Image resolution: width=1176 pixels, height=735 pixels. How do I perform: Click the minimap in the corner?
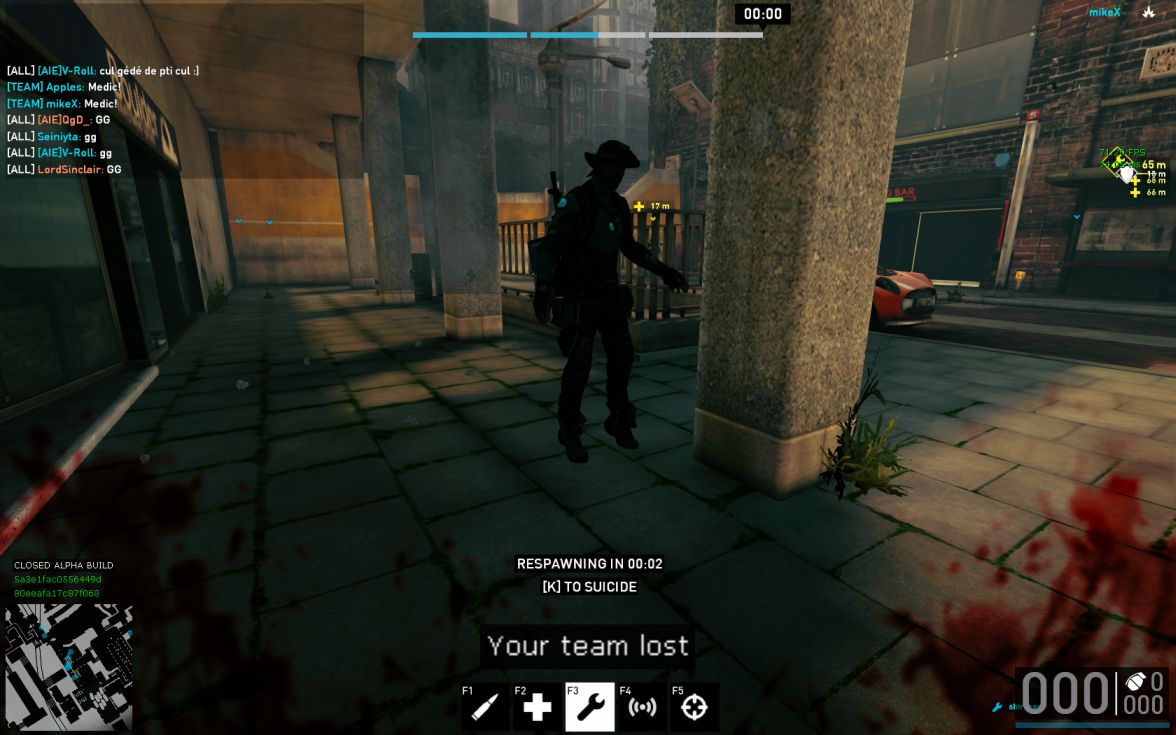tap(69, 667)
